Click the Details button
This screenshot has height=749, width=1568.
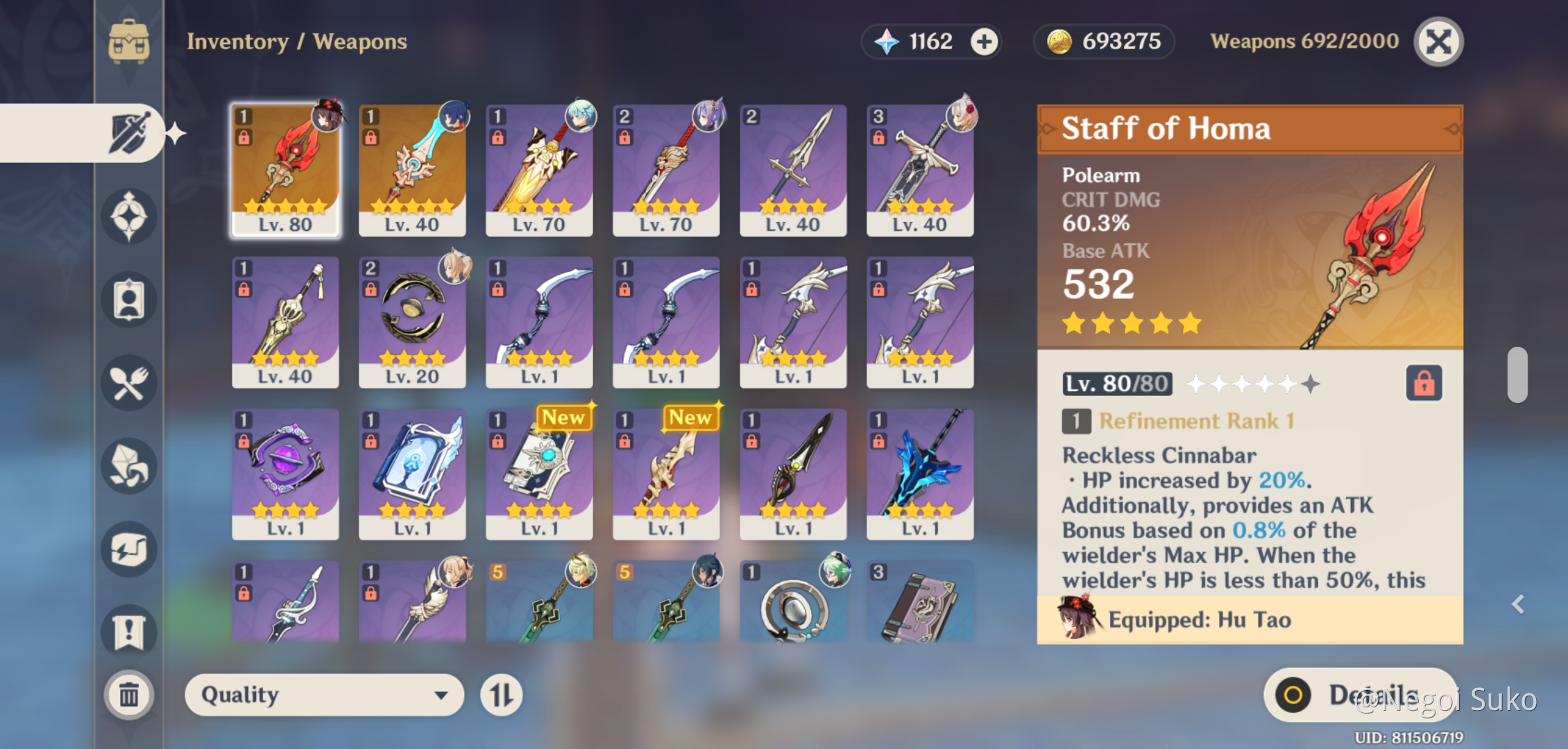(1358, 694)
